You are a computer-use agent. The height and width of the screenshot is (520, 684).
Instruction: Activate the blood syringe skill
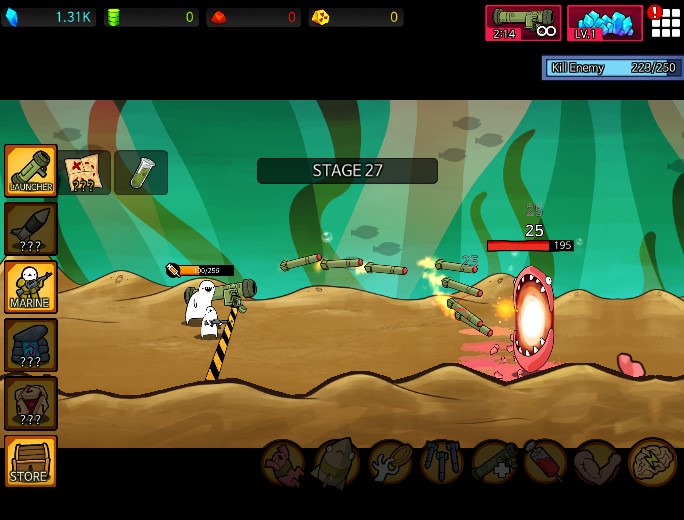(546, 463)
